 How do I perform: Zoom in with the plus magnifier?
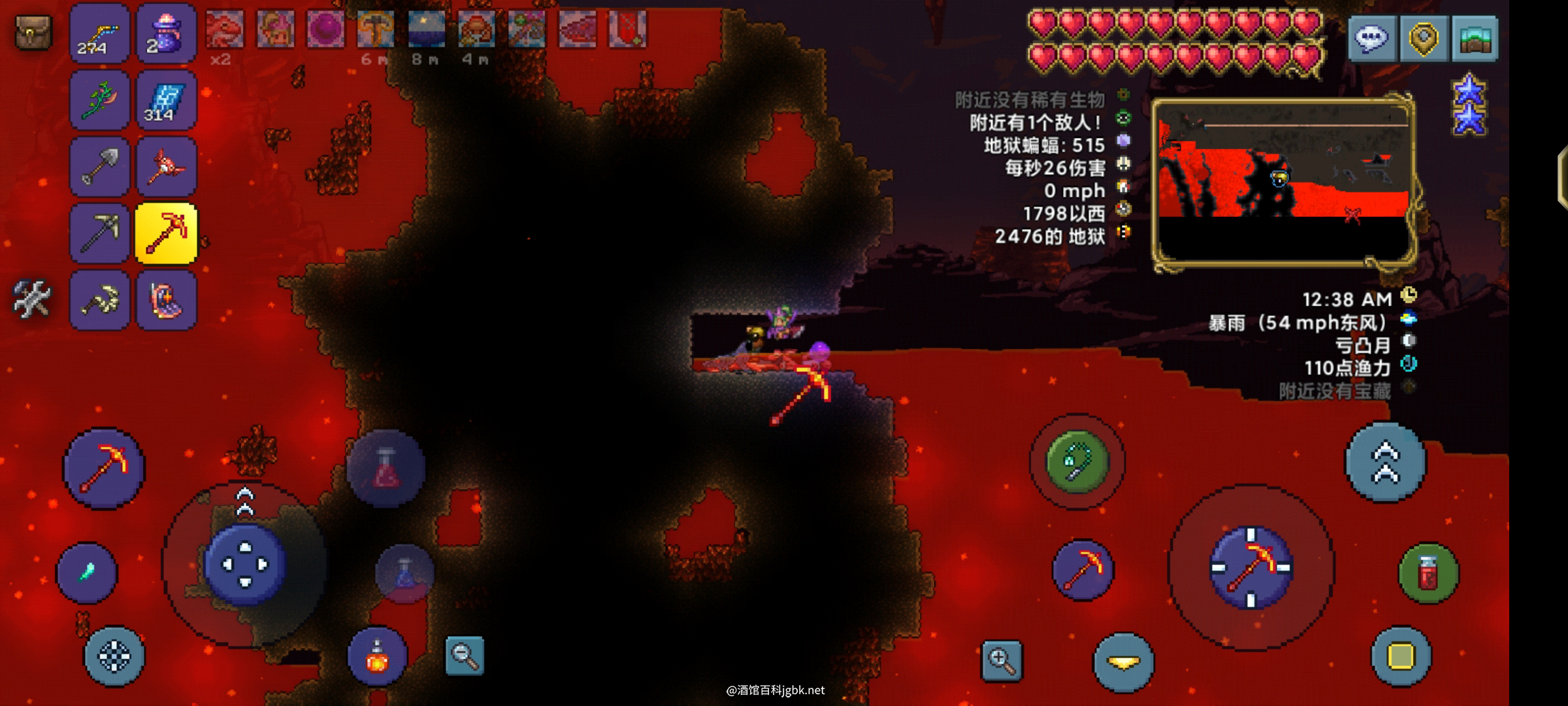[x=1002, y=660]
